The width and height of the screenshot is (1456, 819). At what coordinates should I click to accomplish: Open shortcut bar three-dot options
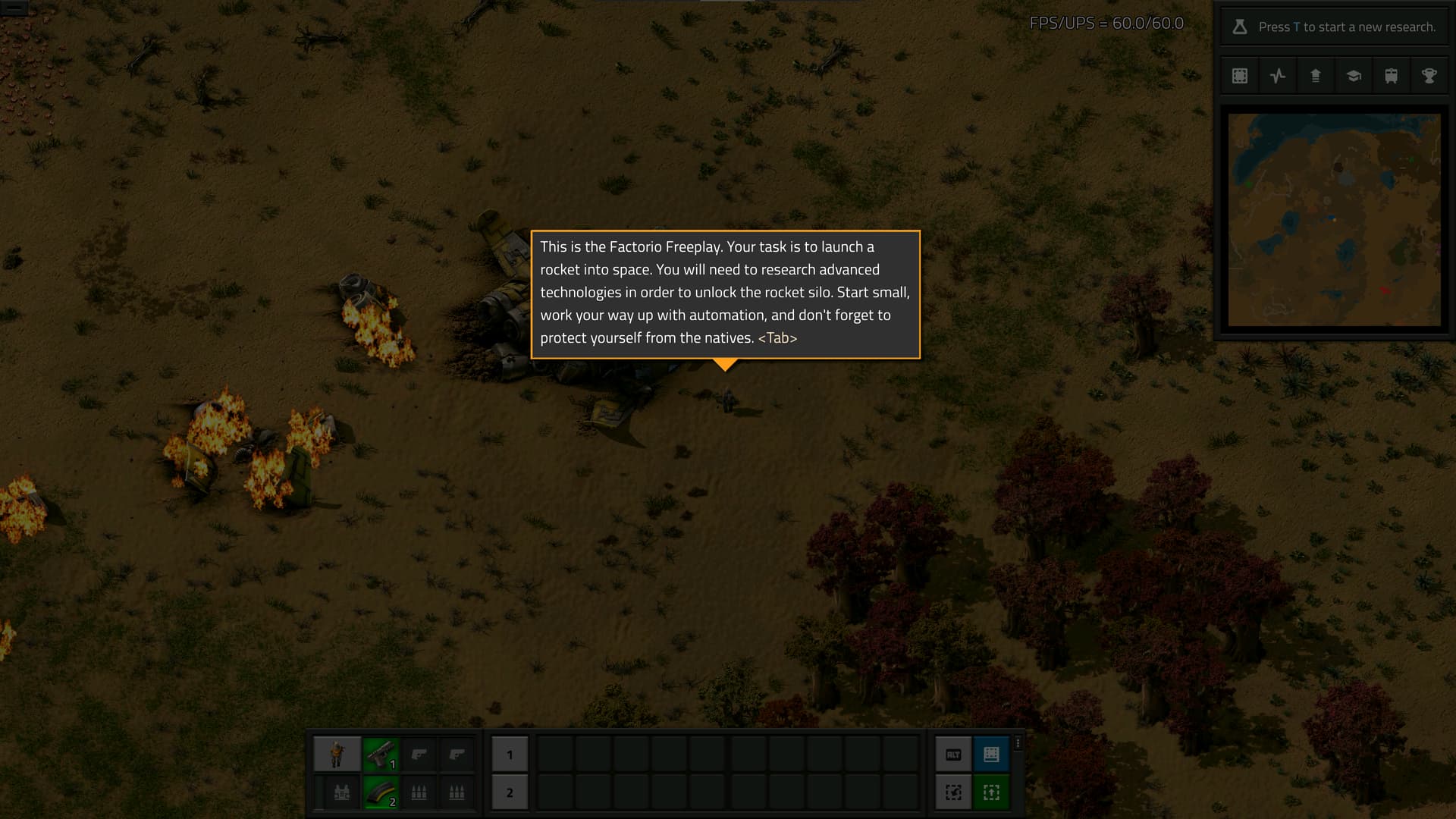[x=1018, y=744]
